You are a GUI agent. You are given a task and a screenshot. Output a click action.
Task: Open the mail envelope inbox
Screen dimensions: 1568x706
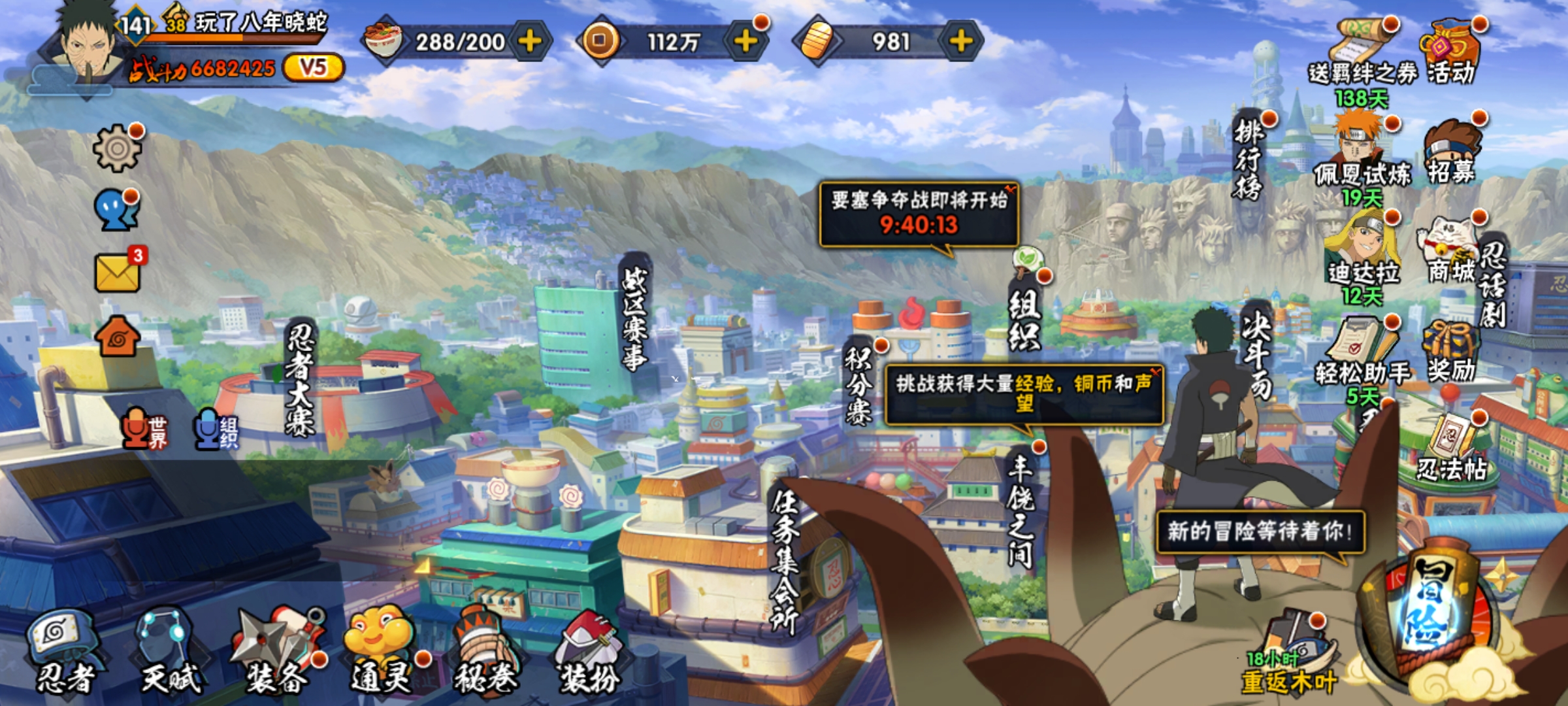click(x=118, y=272)
